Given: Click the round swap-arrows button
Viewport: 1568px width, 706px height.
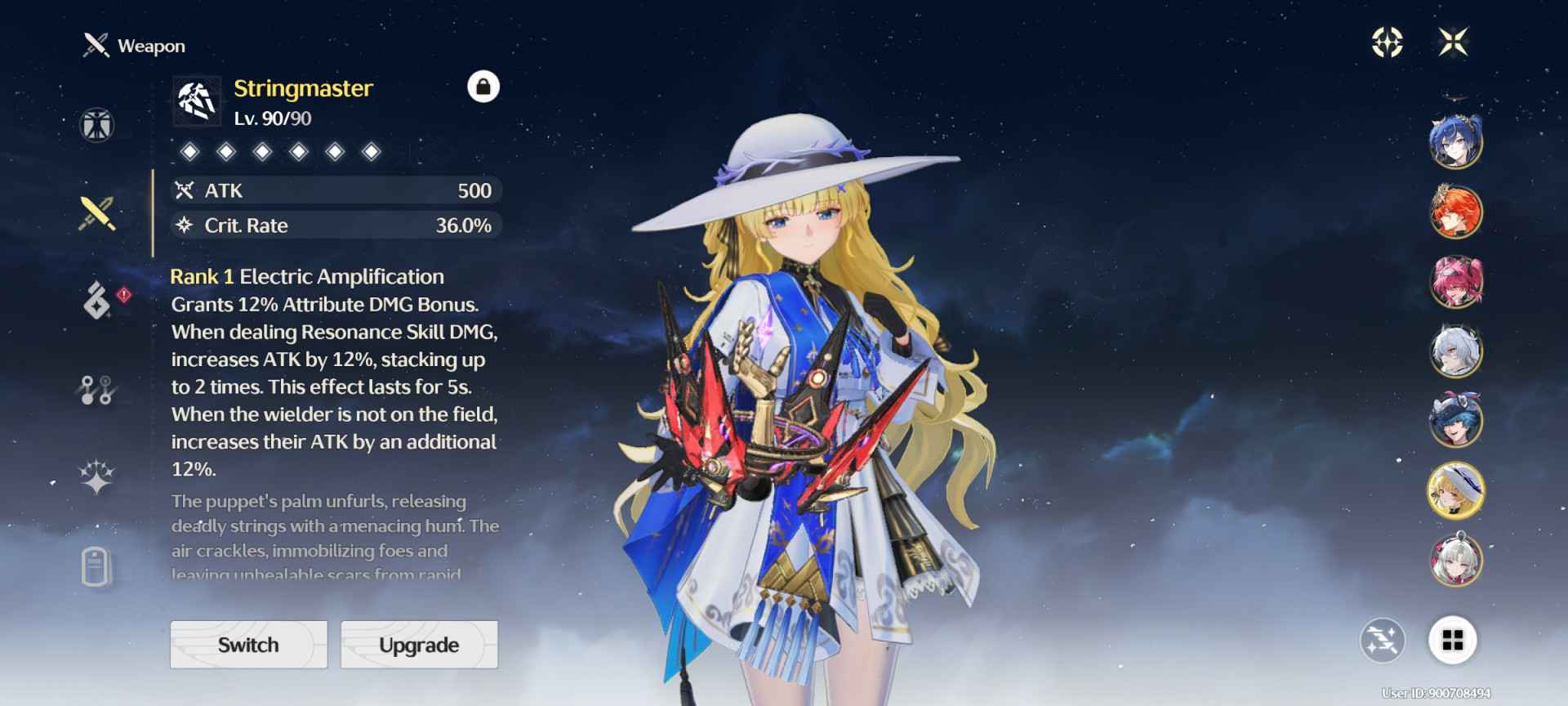Looking at the screenshot, I should [1383, 641].
